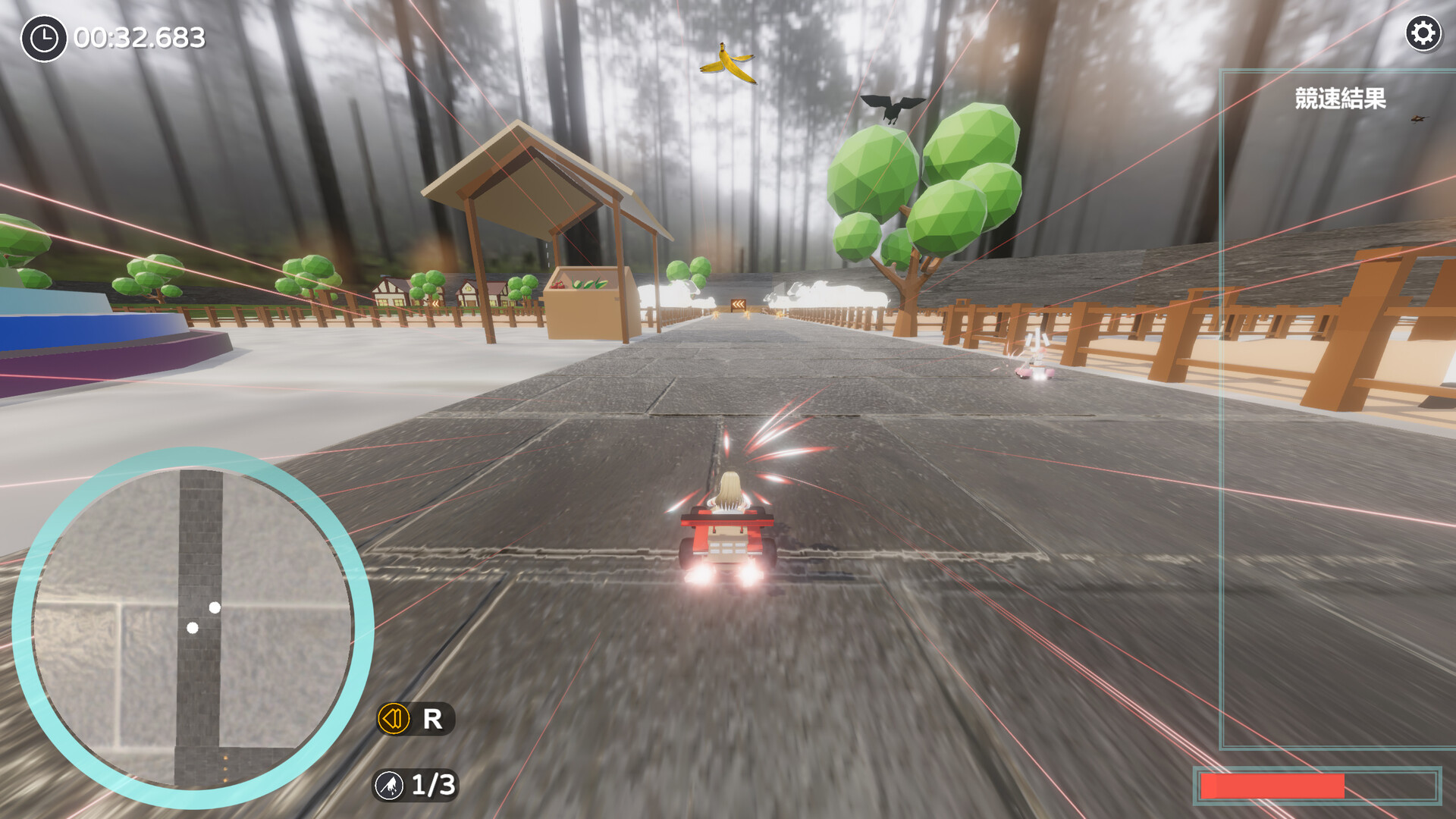Select the flying crow above the track

pos(893,106)
